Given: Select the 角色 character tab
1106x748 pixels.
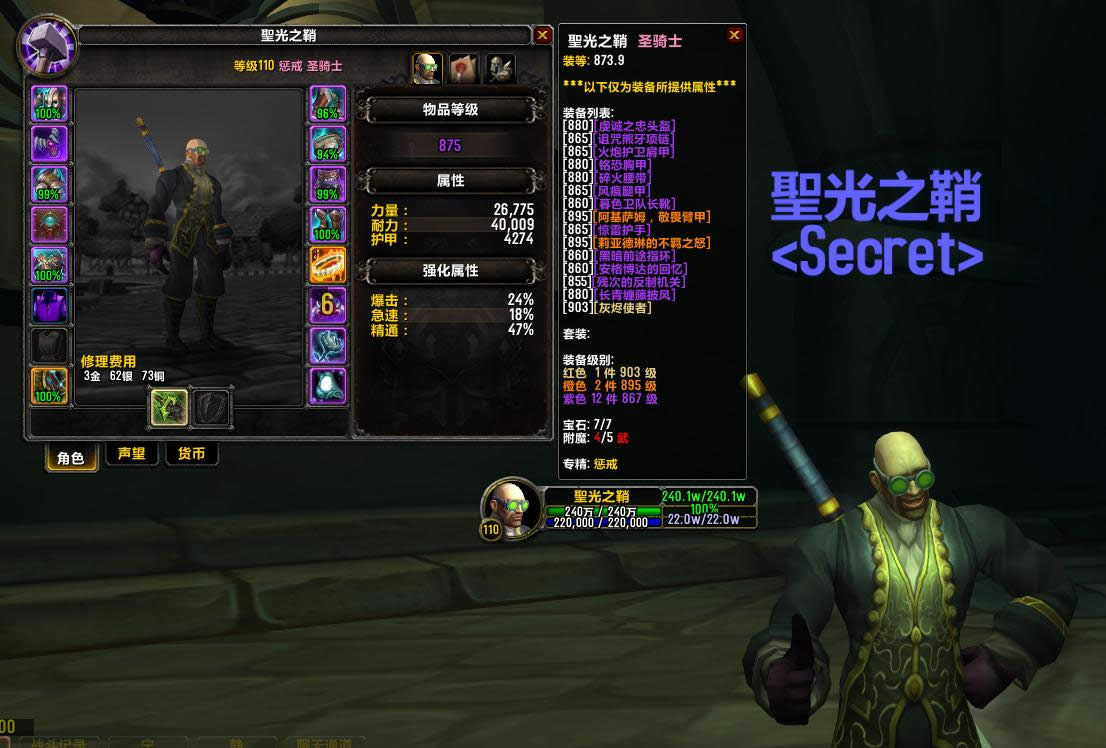Looking at the screenshot, I should pyautogui.click(x=71, y=457).
